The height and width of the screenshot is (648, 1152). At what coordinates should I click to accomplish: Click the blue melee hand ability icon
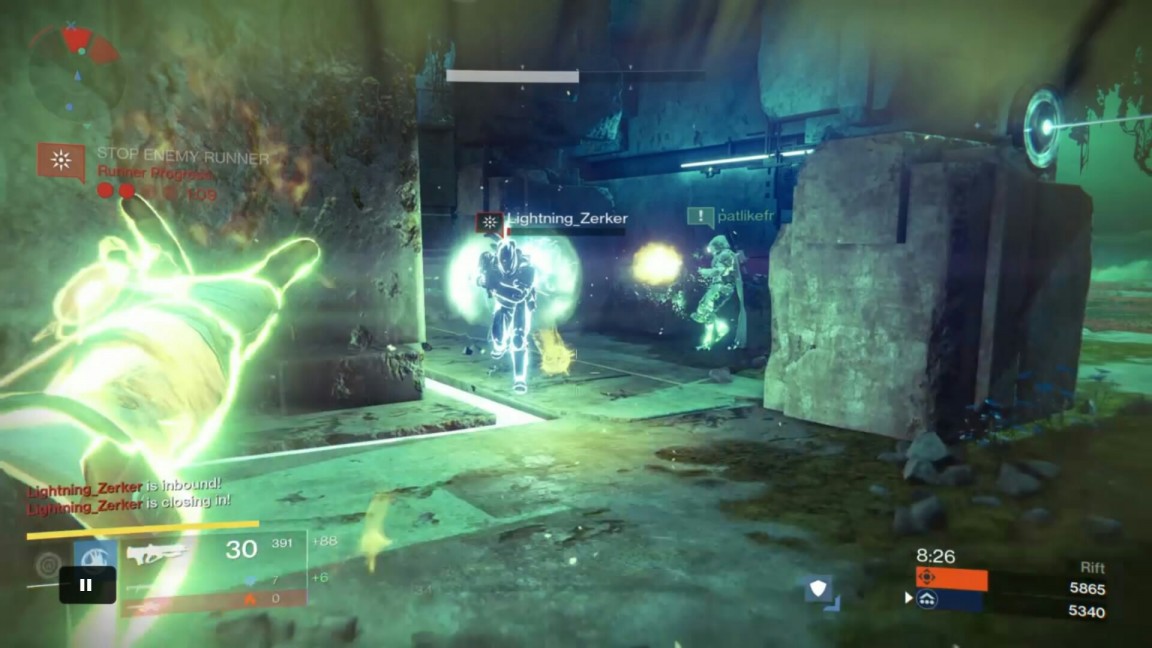click(x=94, y=556)
